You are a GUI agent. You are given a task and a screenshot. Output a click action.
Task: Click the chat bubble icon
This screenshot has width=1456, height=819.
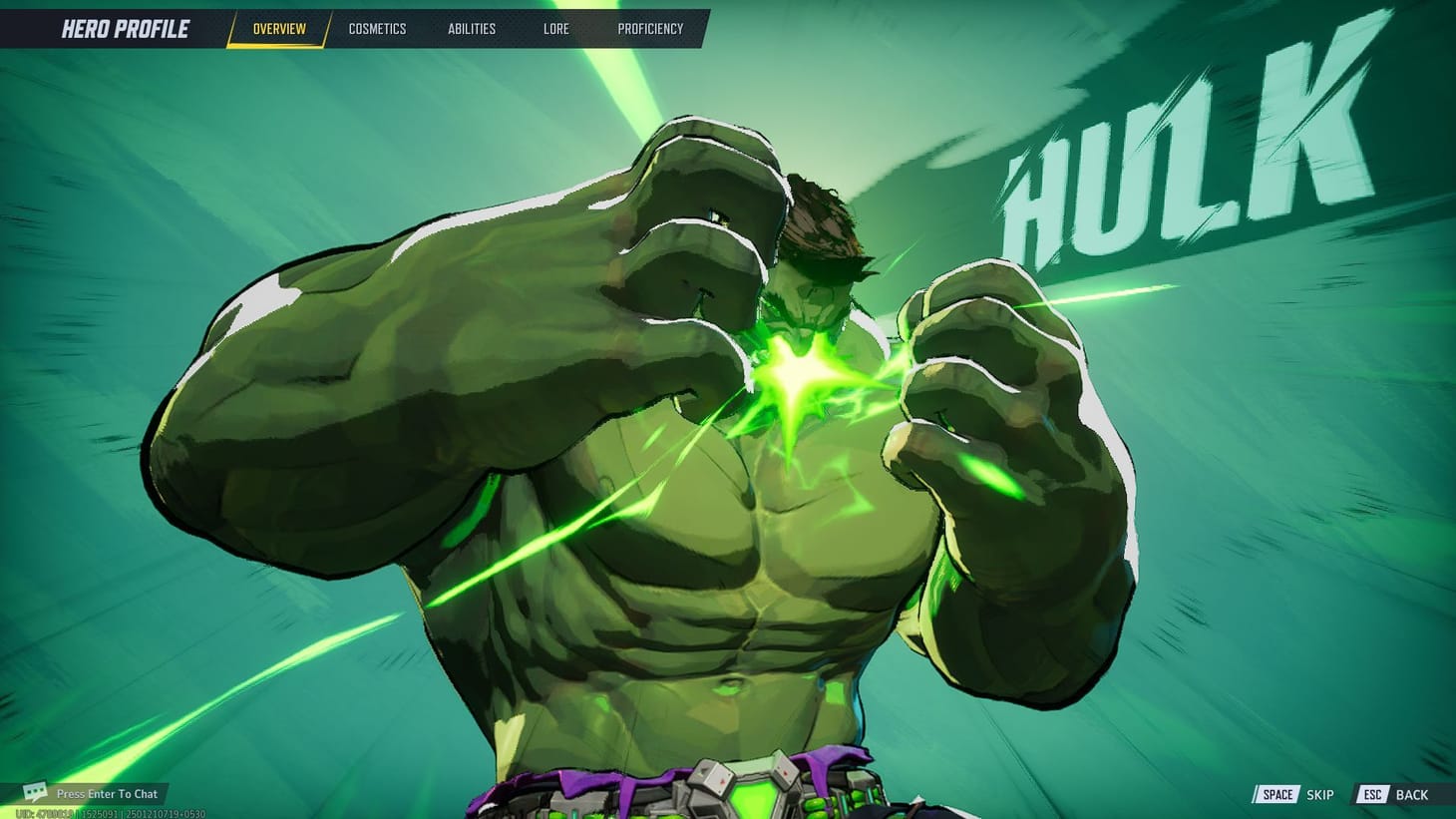click(36, 793)
